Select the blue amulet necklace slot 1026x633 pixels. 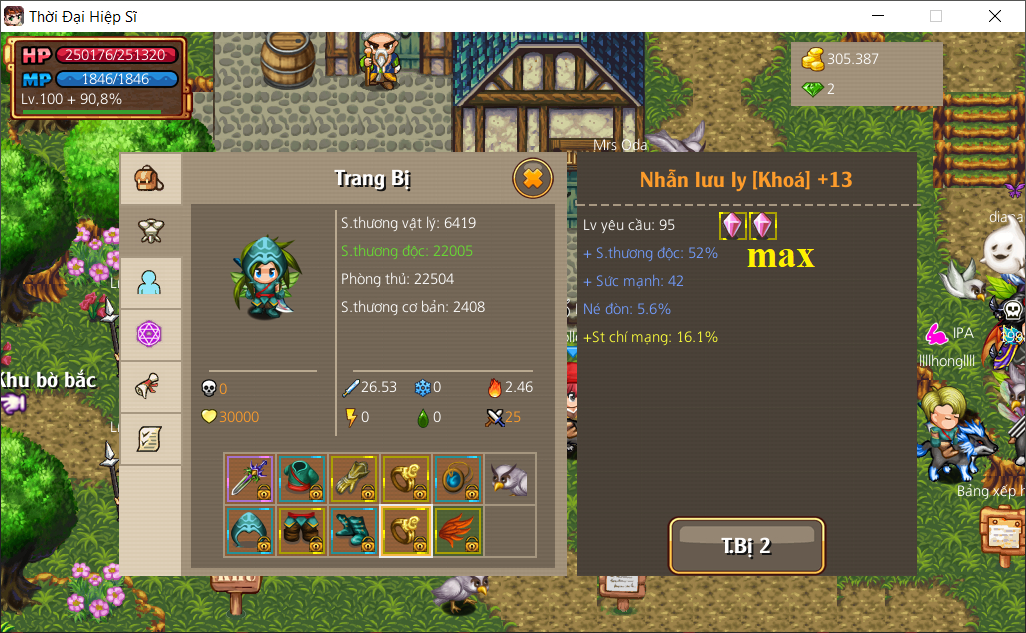point(458,479)
